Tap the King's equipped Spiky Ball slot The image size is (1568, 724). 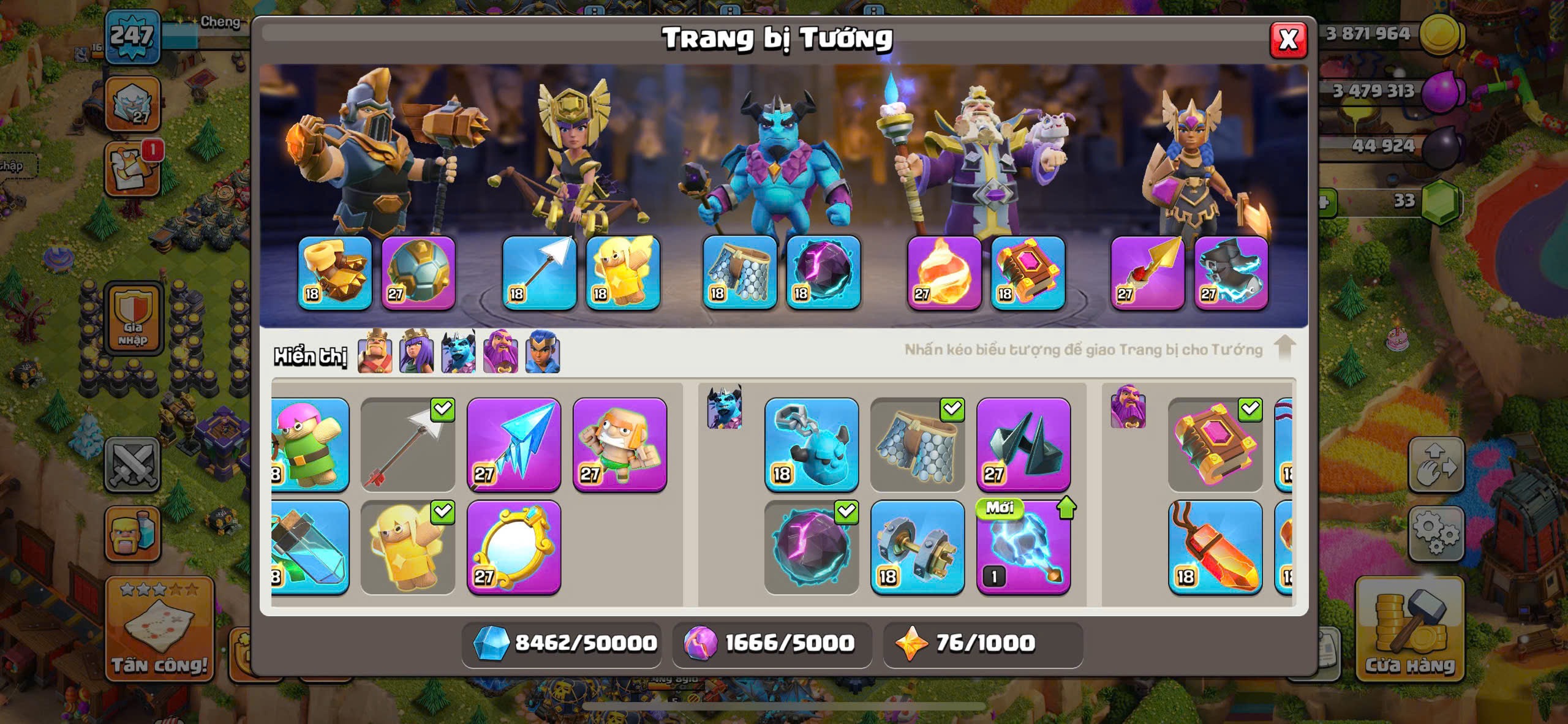point(418,273)
